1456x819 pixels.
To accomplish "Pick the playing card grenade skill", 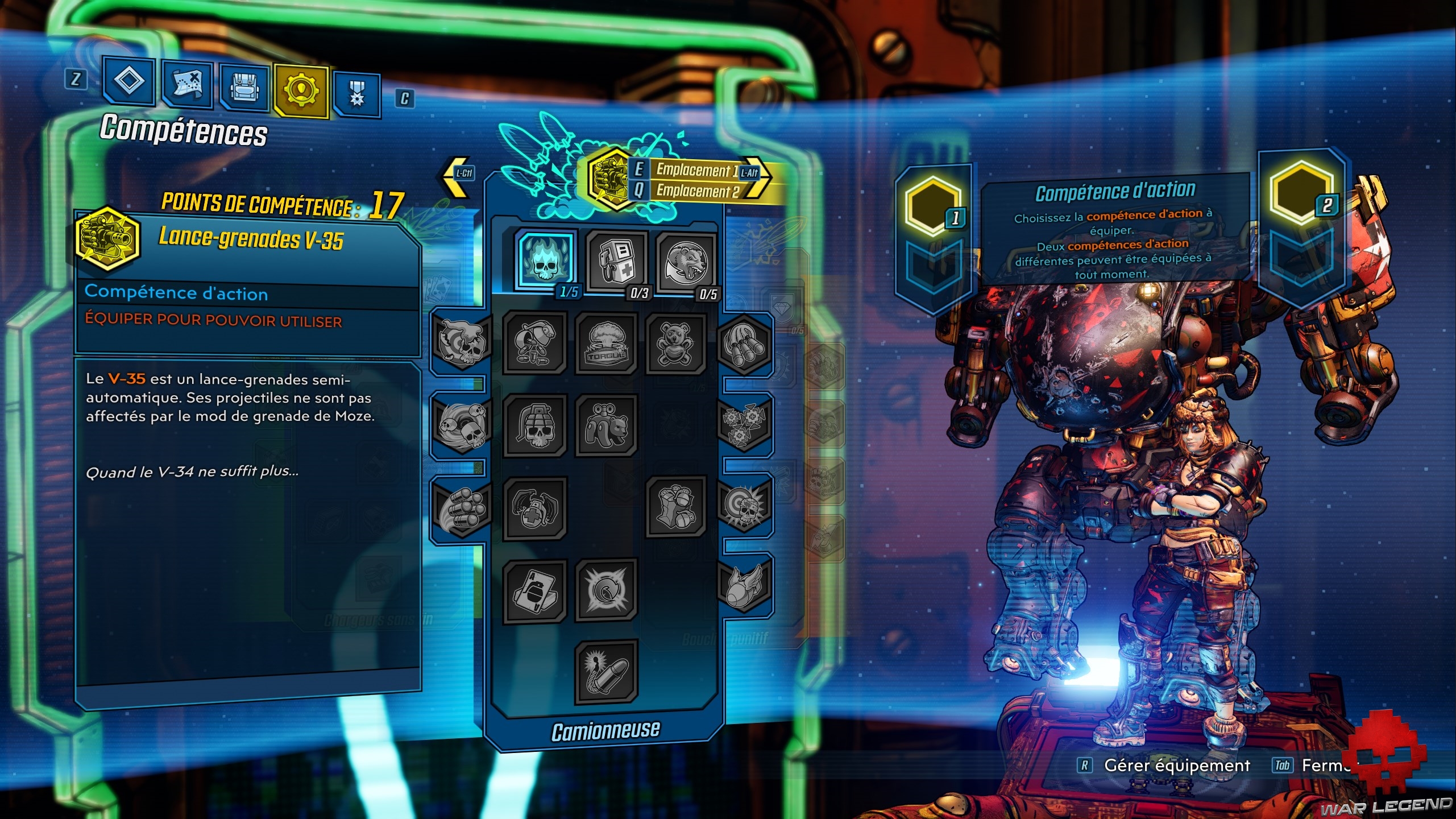I will (535, 591).
